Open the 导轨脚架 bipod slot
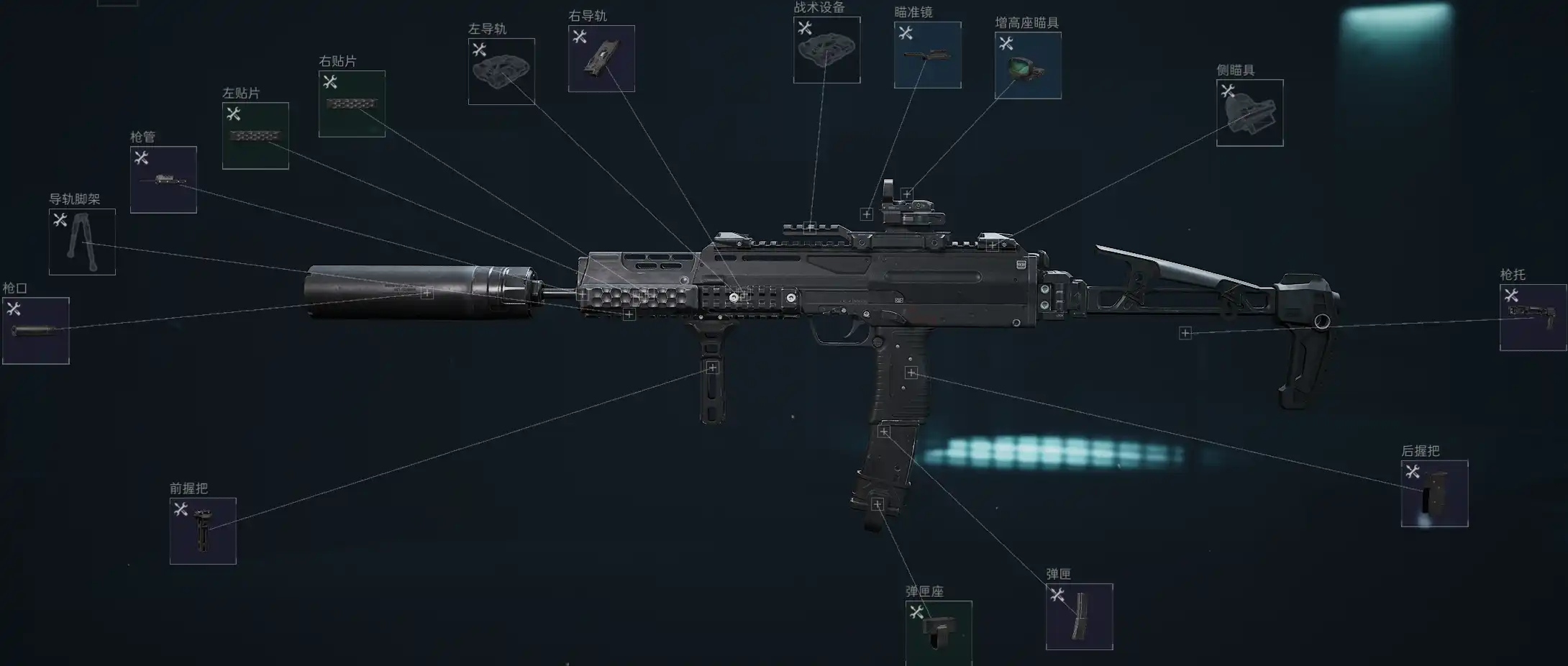 82,242
